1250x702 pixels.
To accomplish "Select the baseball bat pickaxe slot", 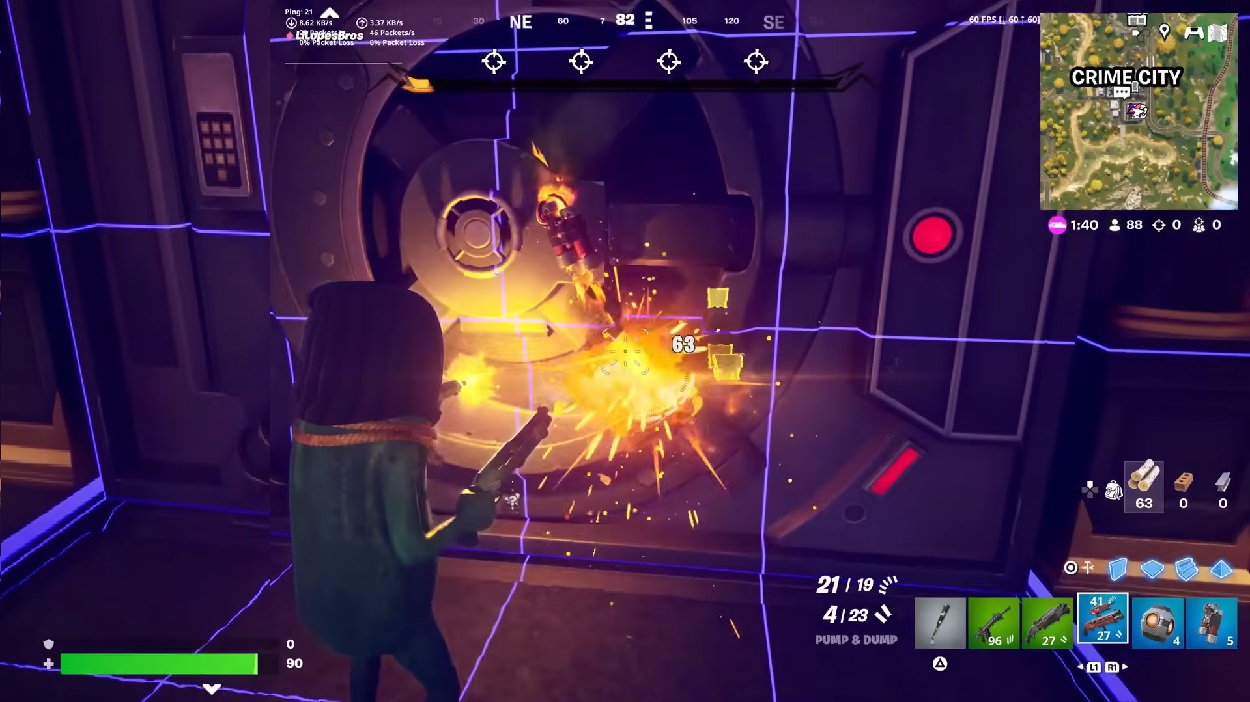I will 940,623.
